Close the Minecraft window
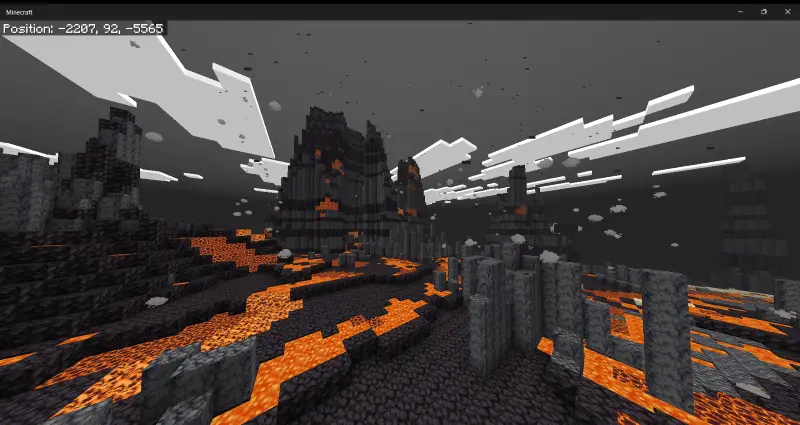The image size is (800, 425). coord(787,11)
